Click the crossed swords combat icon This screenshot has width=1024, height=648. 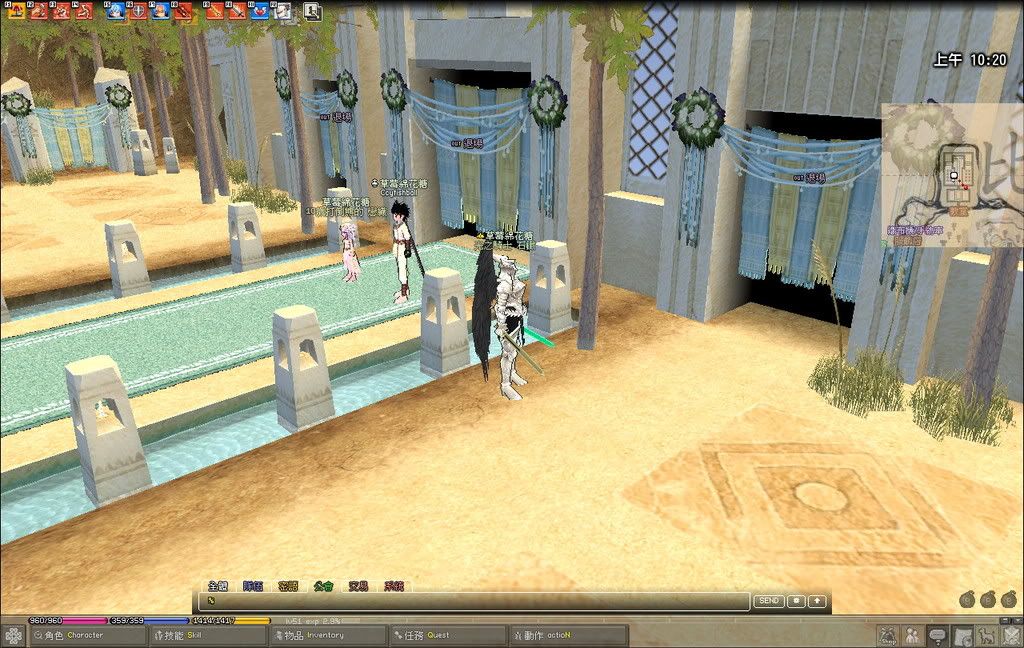pos(1009,635)
